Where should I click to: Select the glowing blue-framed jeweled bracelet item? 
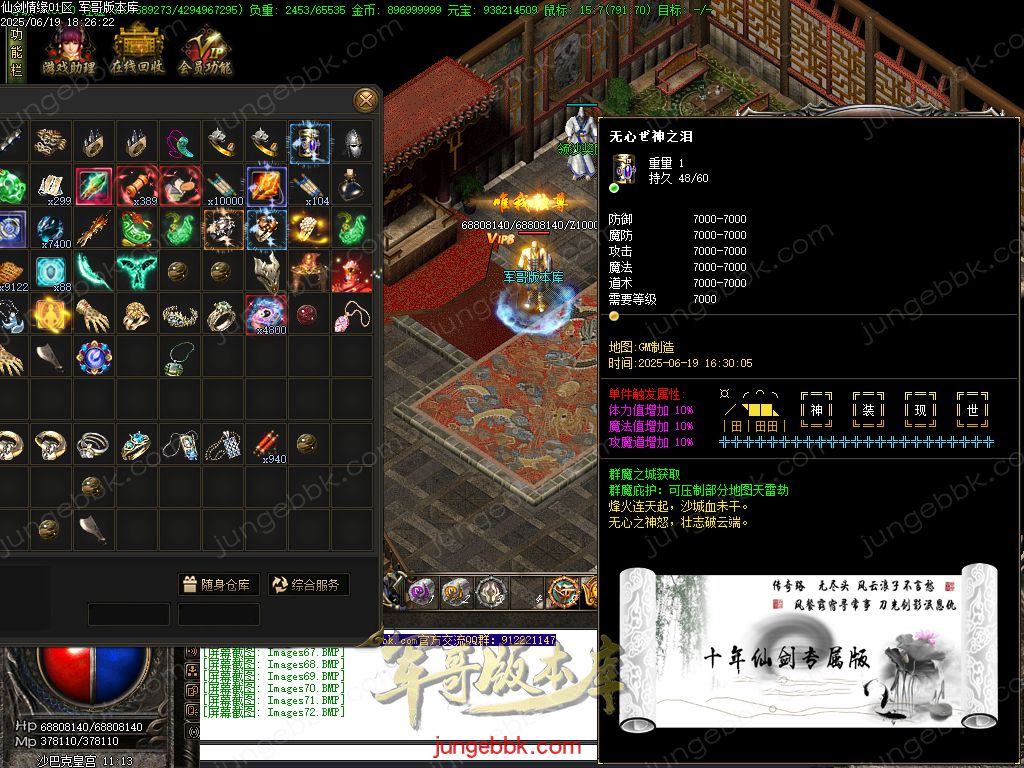coord(309,143)
